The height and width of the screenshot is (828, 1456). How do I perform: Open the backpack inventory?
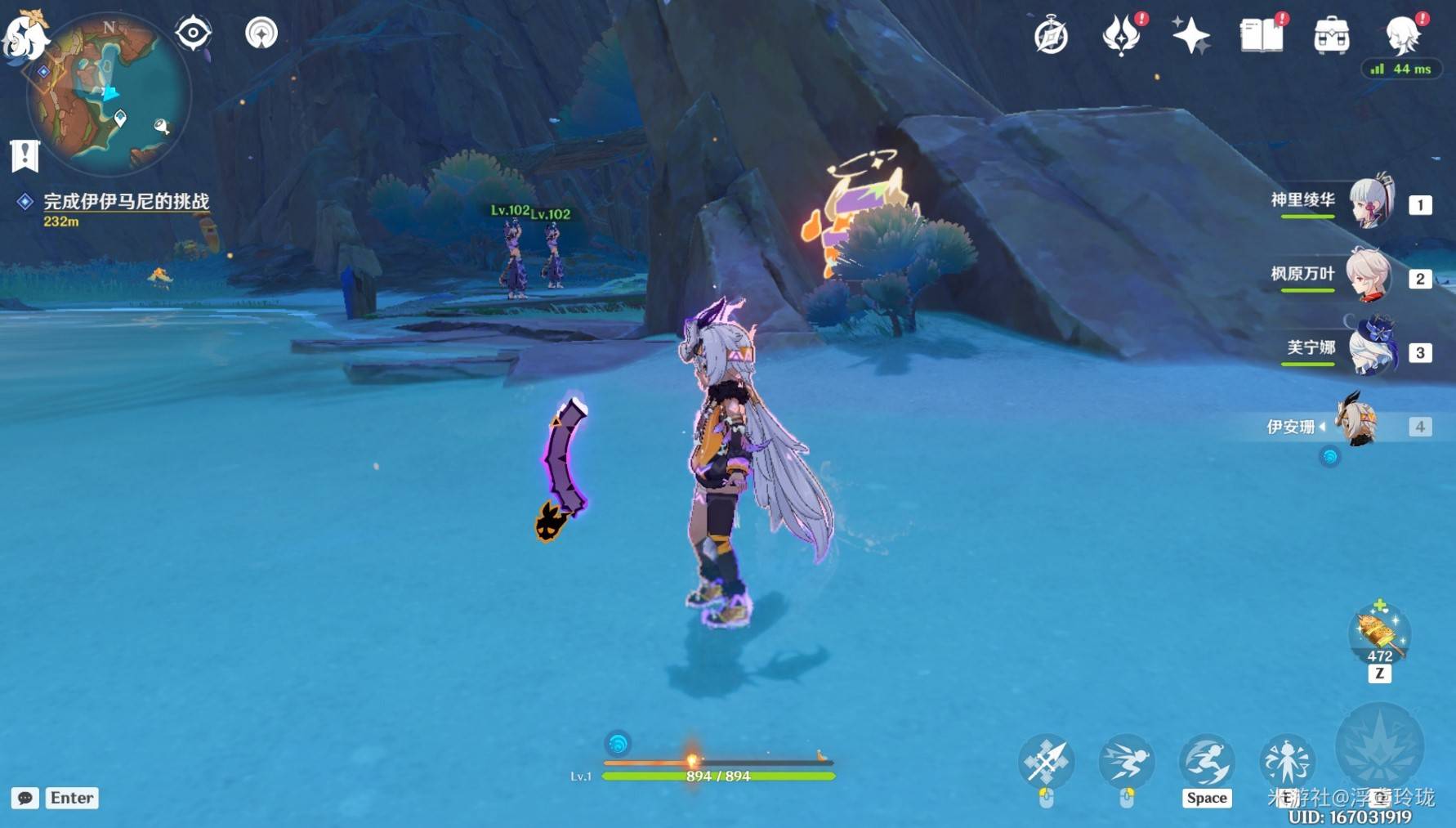point(1331,36)
